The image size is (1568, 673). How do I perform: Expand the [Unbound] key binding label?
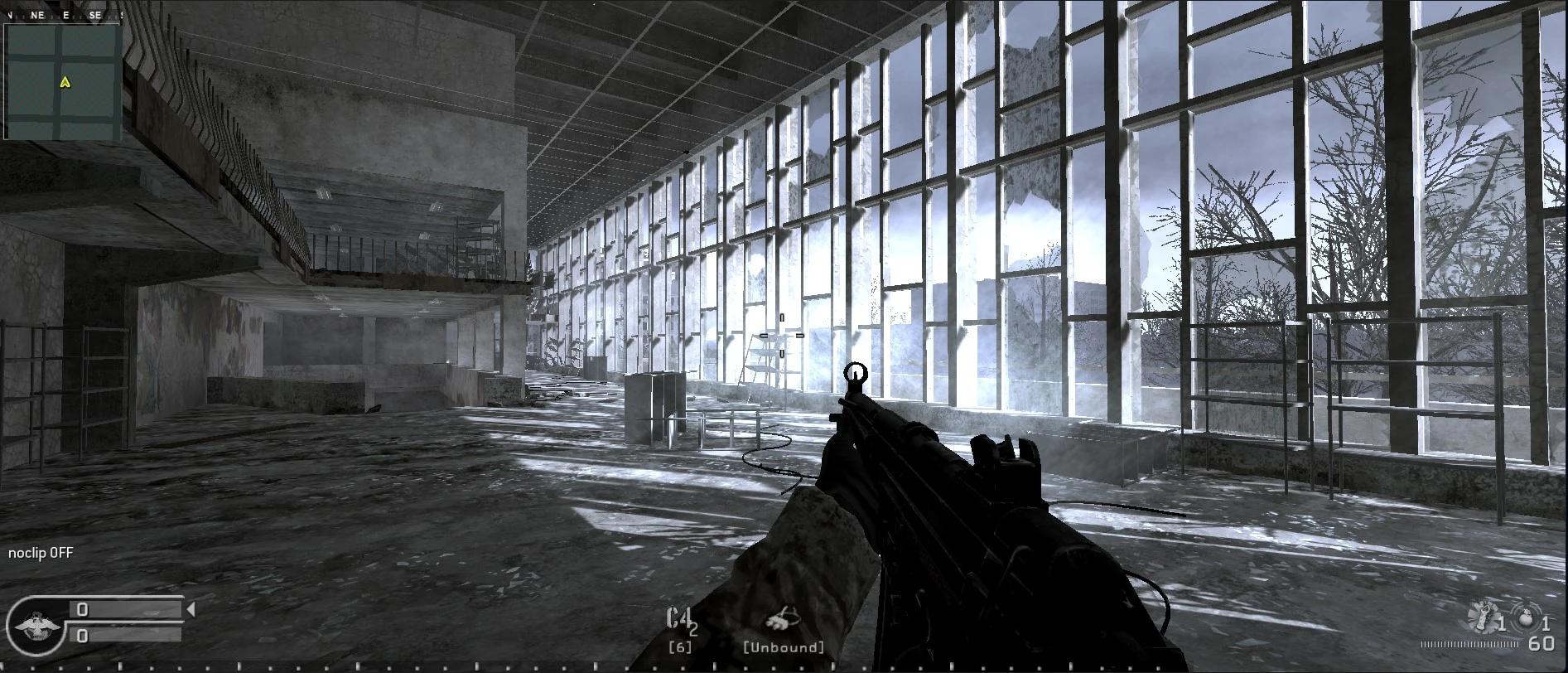[x=782, y=646]
